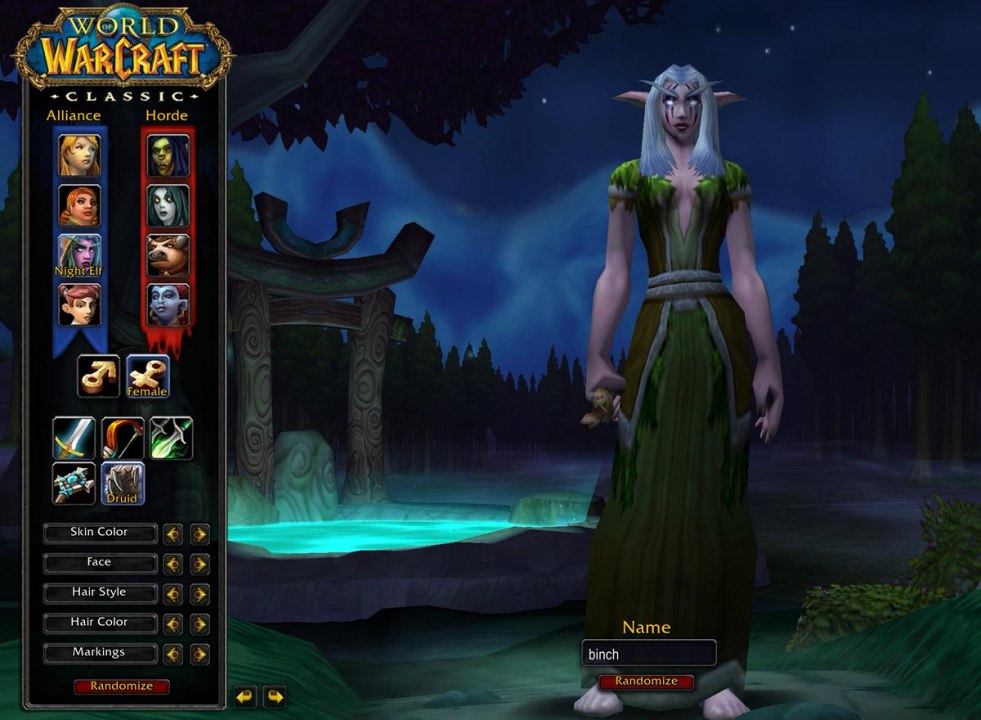Switch to the Tauren race
981x720 pixels.
coord(167,254)
